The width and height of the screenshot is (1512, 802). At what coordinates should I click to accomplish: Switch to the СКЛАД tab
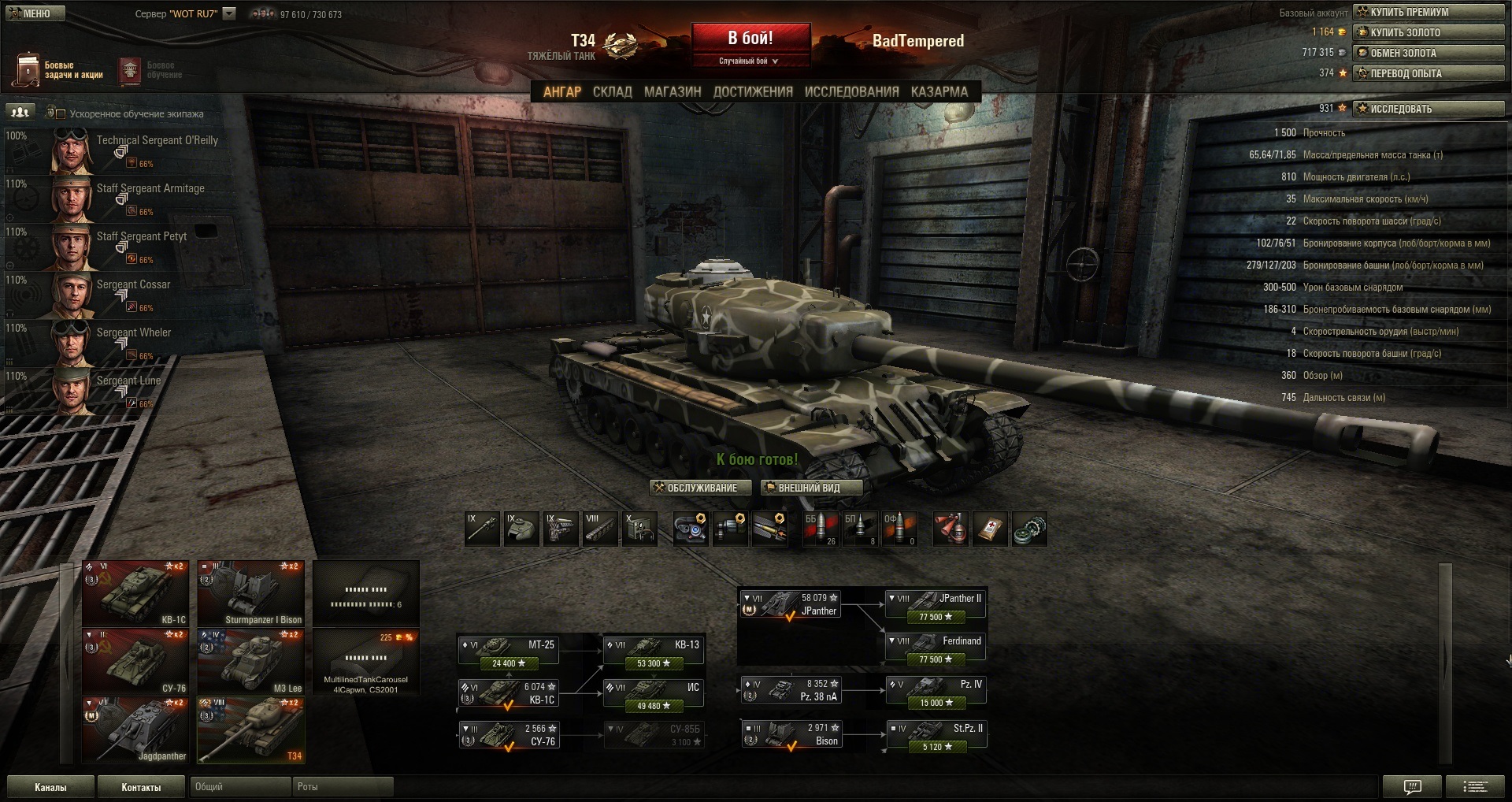[x=612, y=91]
